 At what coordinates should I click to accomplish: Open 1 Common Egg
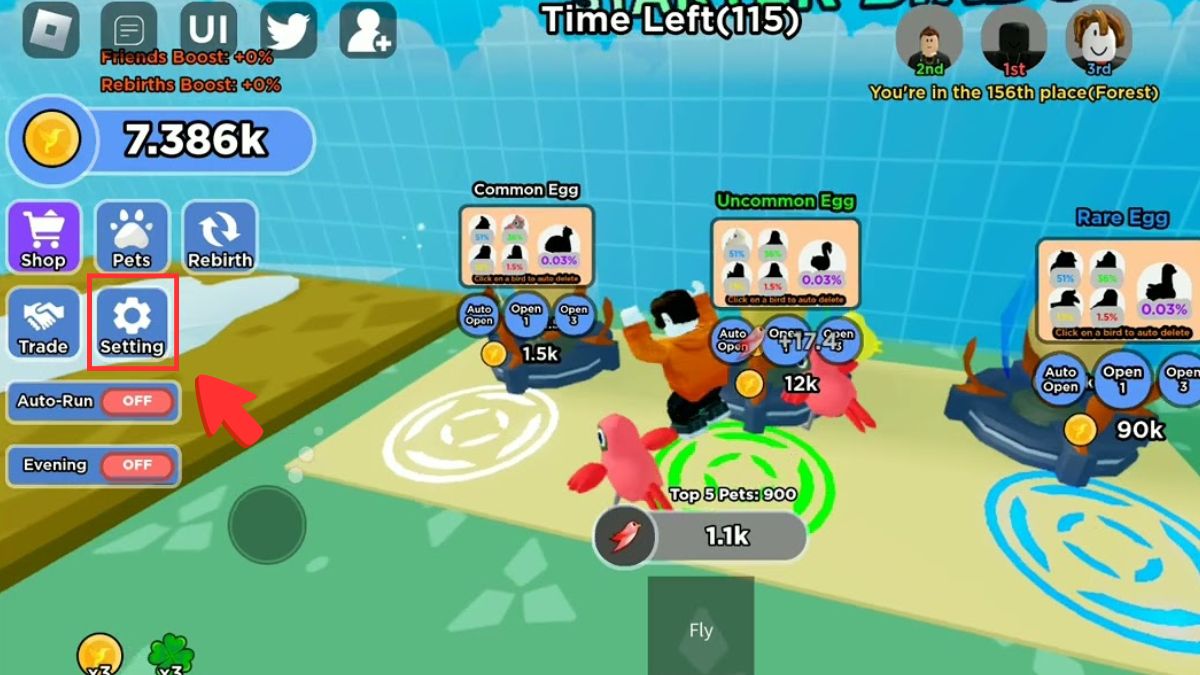(526, 314)
